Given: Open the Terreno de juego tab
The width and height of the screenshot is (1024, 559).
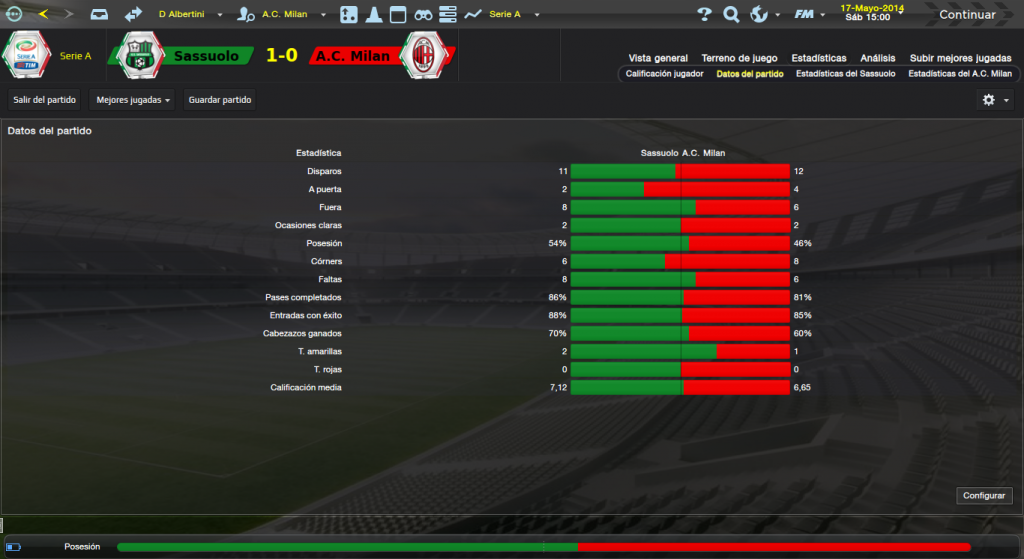Looking at the screenshot, I should (739, 58).
